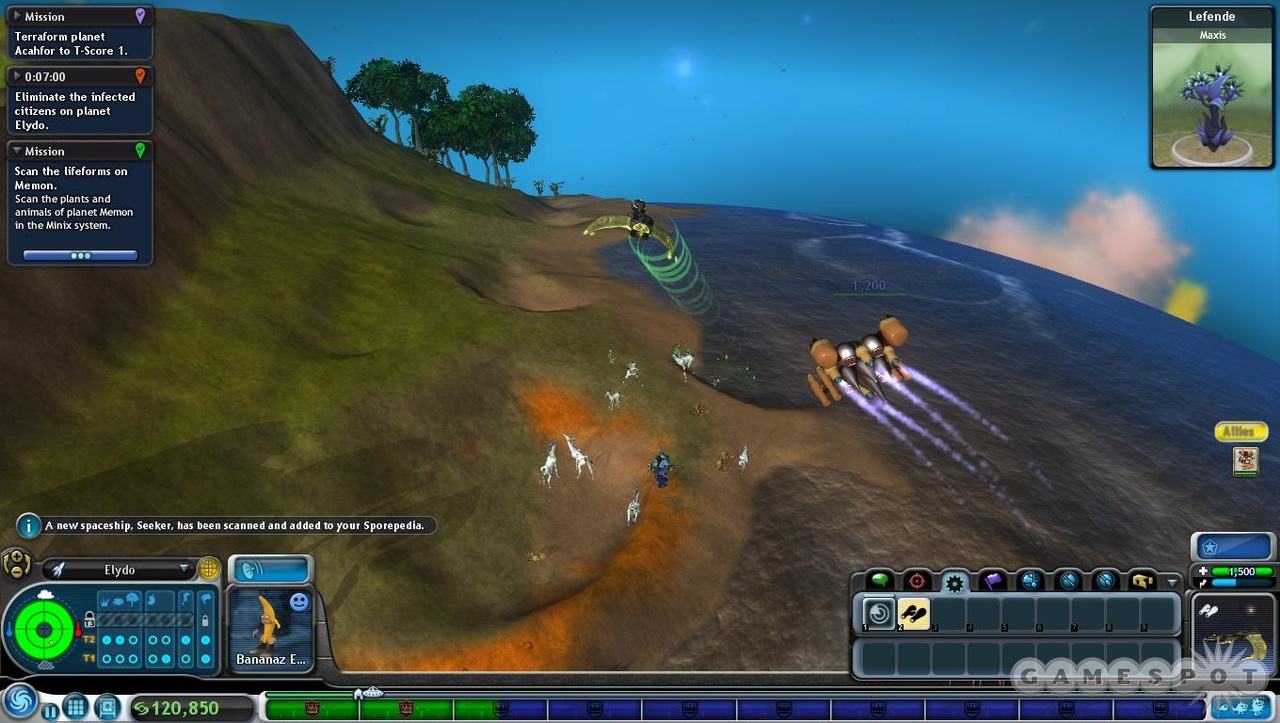This screenshot has height=723, width=1280.
Task: Collapse the Scan the lifeforms mission
Action: click(17, 151)
